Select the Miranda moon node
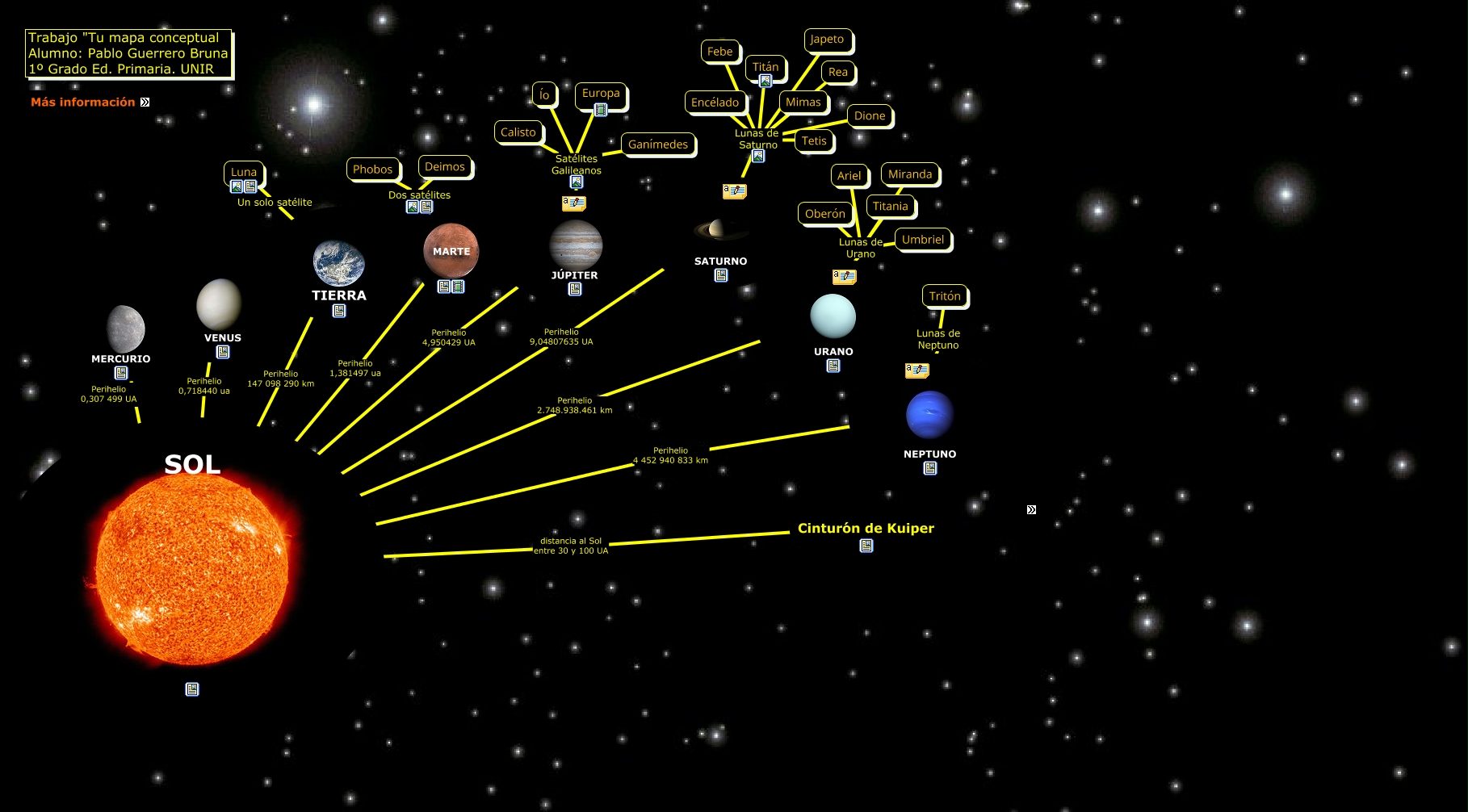 [910, 174]
